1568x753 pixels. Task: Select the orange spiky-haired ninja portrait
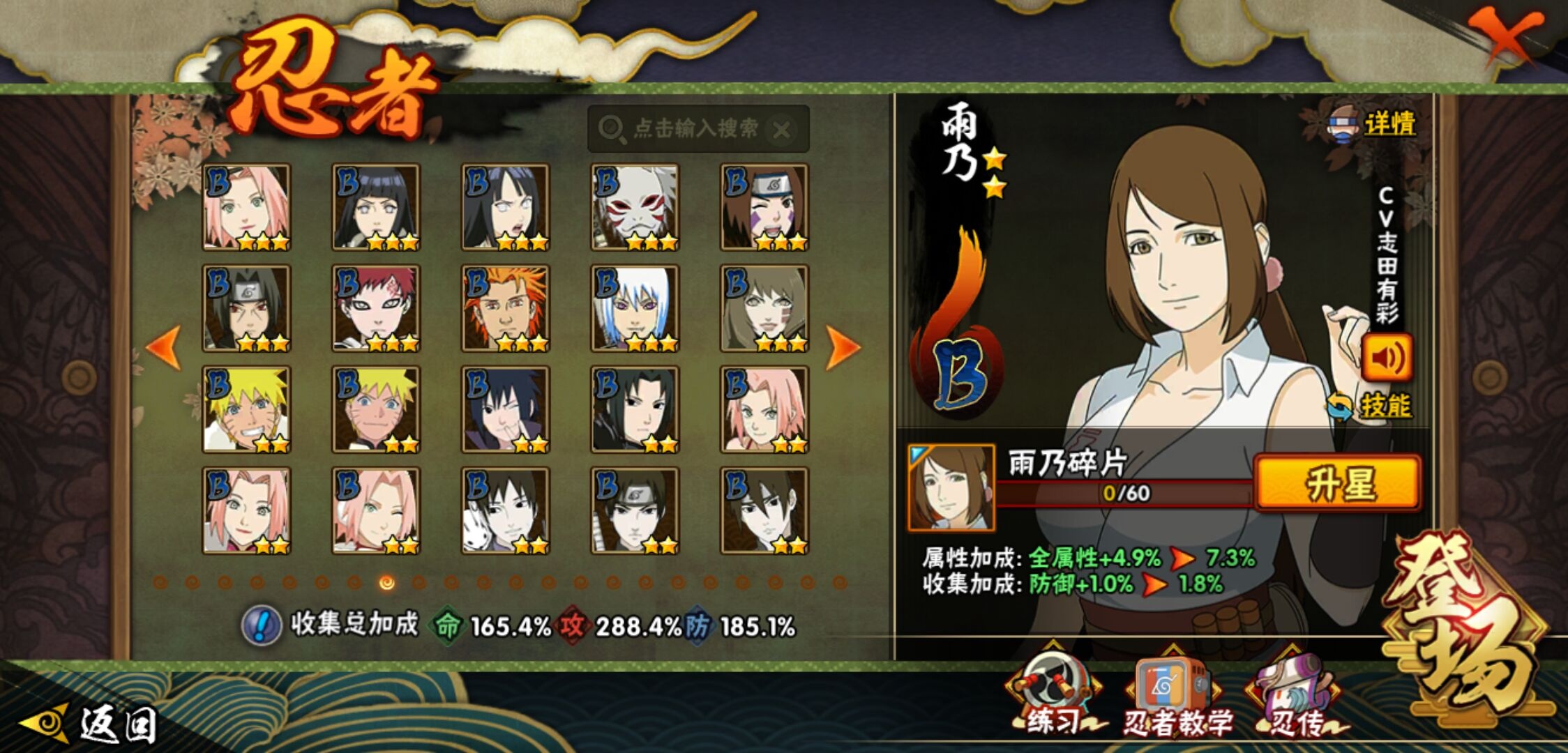[x=506, y=308]
